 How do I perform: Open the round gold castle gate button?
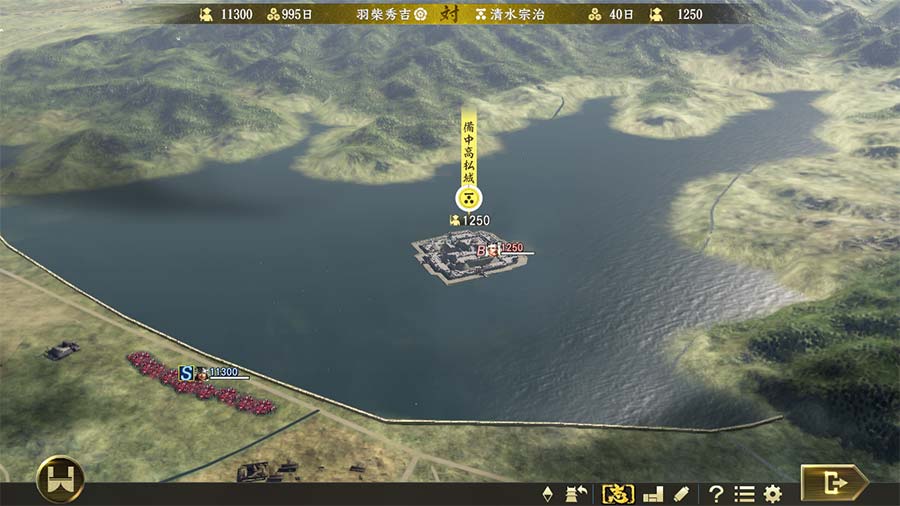[x=60, y=480]
